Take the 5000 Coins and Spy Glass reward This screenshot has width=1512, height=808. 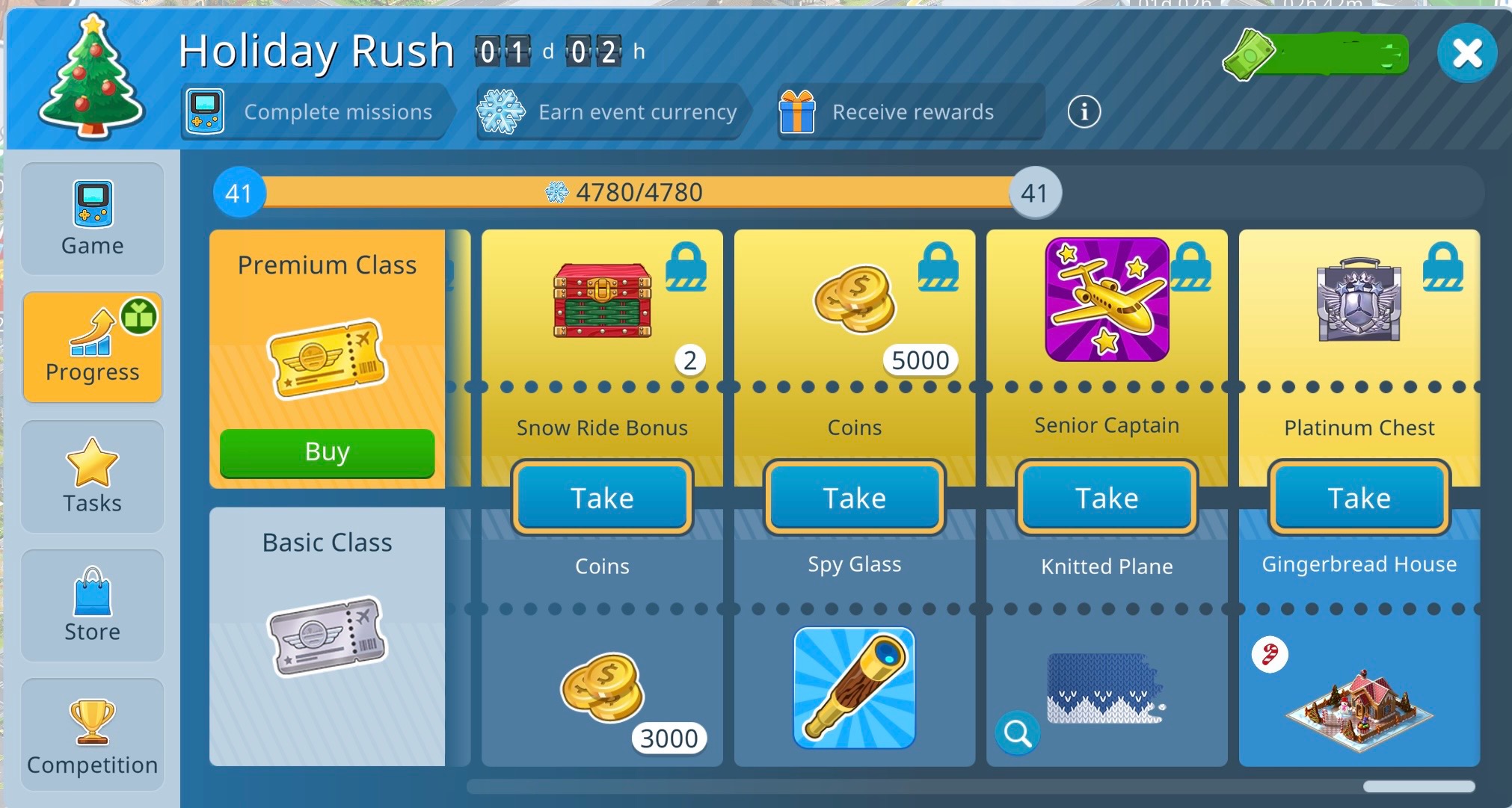pos(855,498)
